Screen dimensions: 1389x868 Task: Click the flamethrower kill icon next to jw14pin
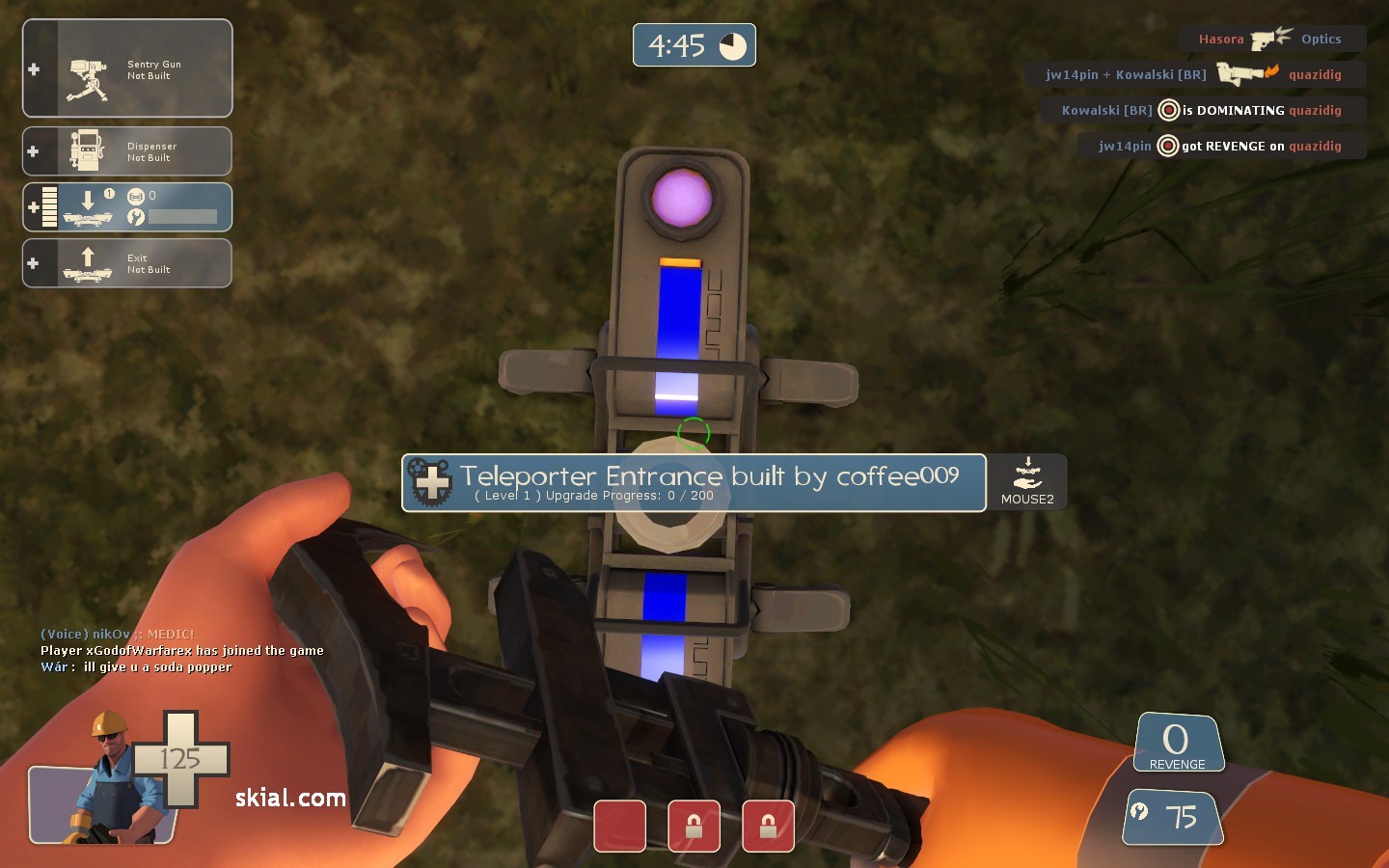tap(1245, 71)
